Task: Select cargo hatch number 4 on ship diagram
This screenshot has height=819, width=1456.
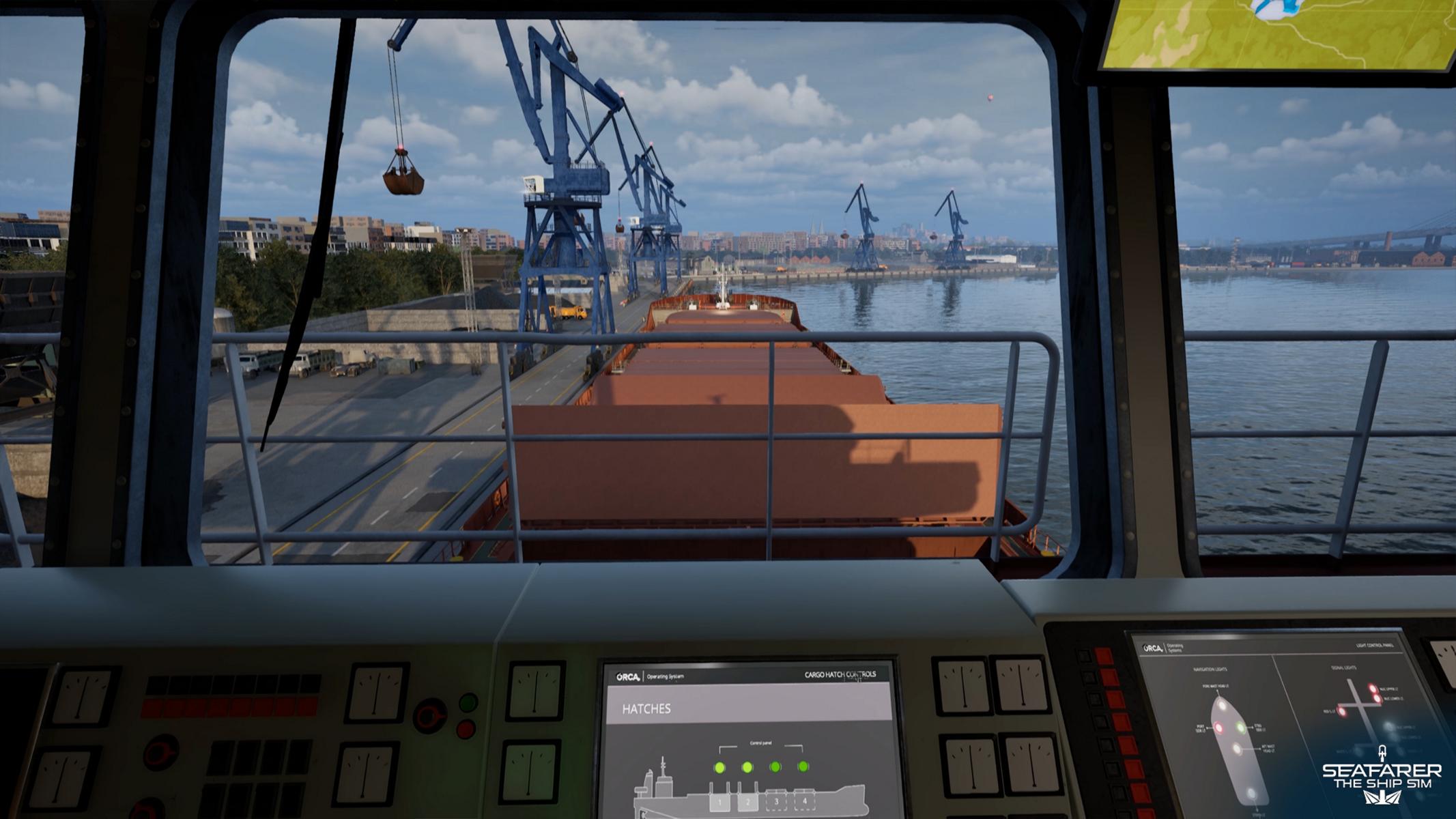Action: 805,801
